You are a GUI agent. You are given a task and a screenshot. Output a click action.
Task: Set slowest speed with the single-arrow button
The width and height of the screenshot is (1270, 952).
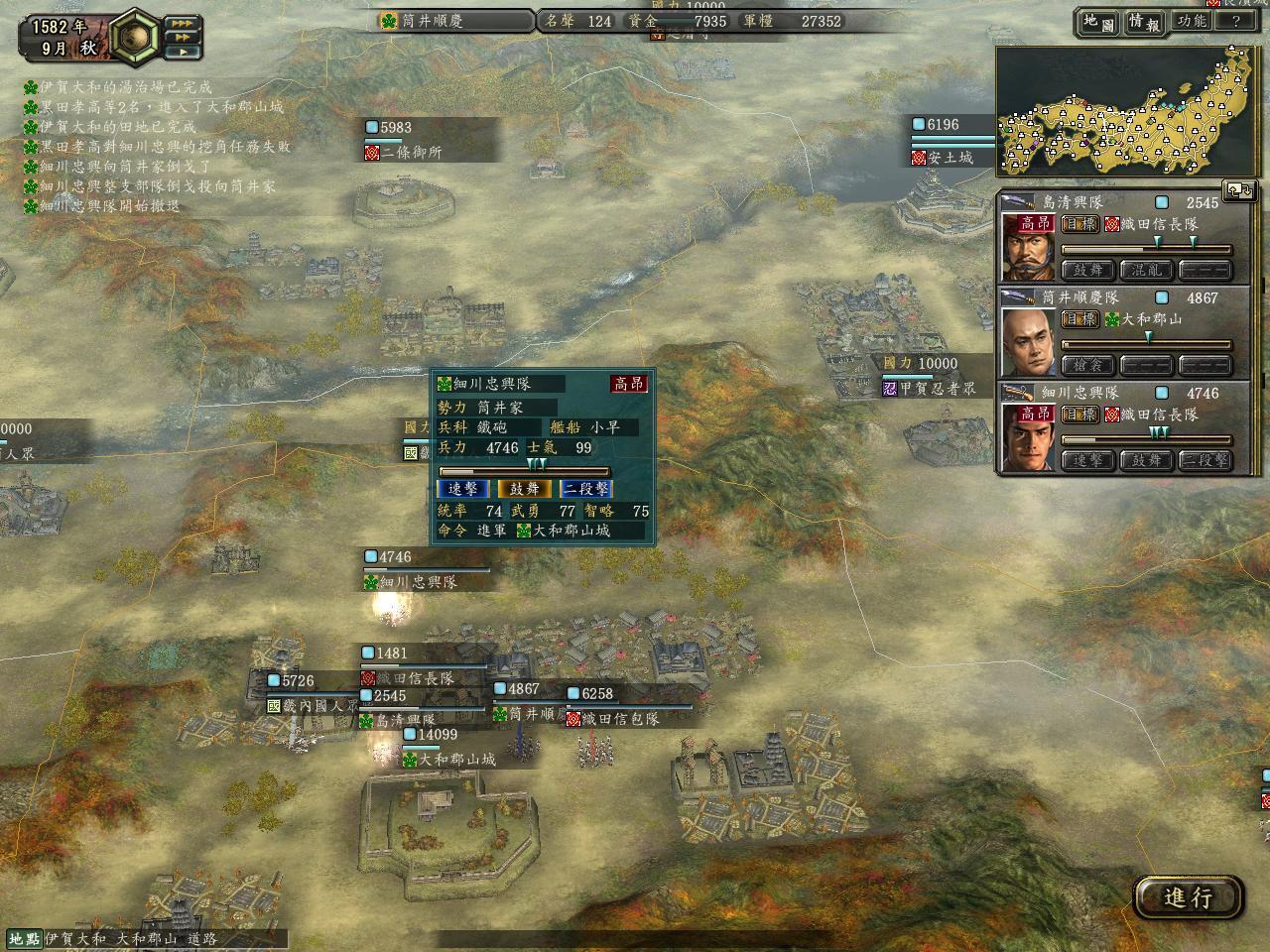click(x=182, y=51)
